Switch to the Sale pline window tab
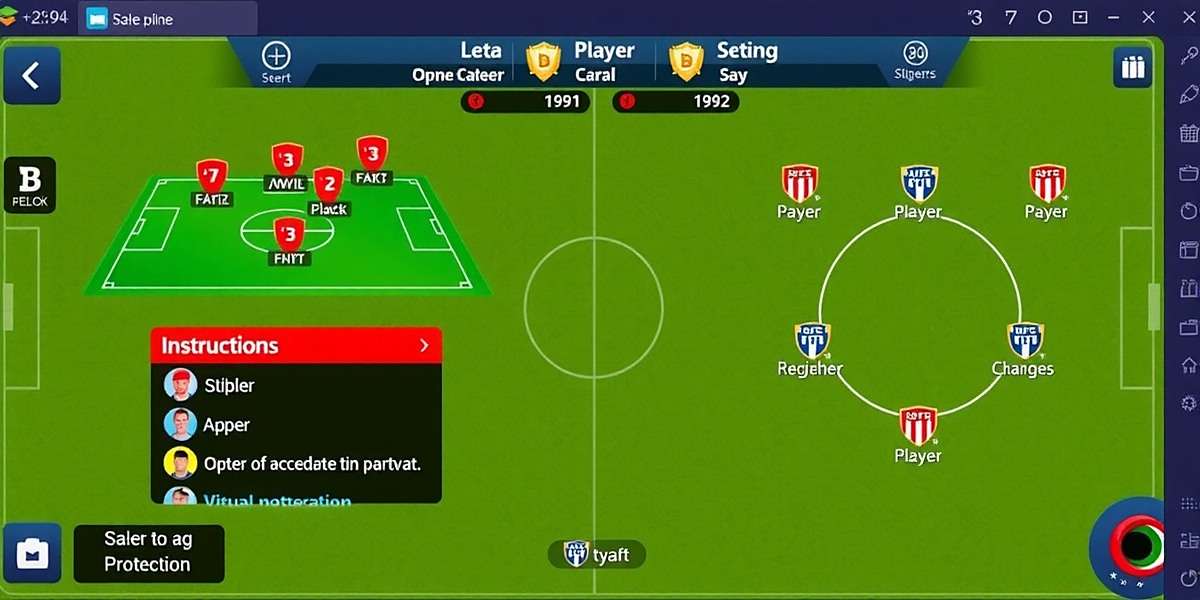 (142, 19)
